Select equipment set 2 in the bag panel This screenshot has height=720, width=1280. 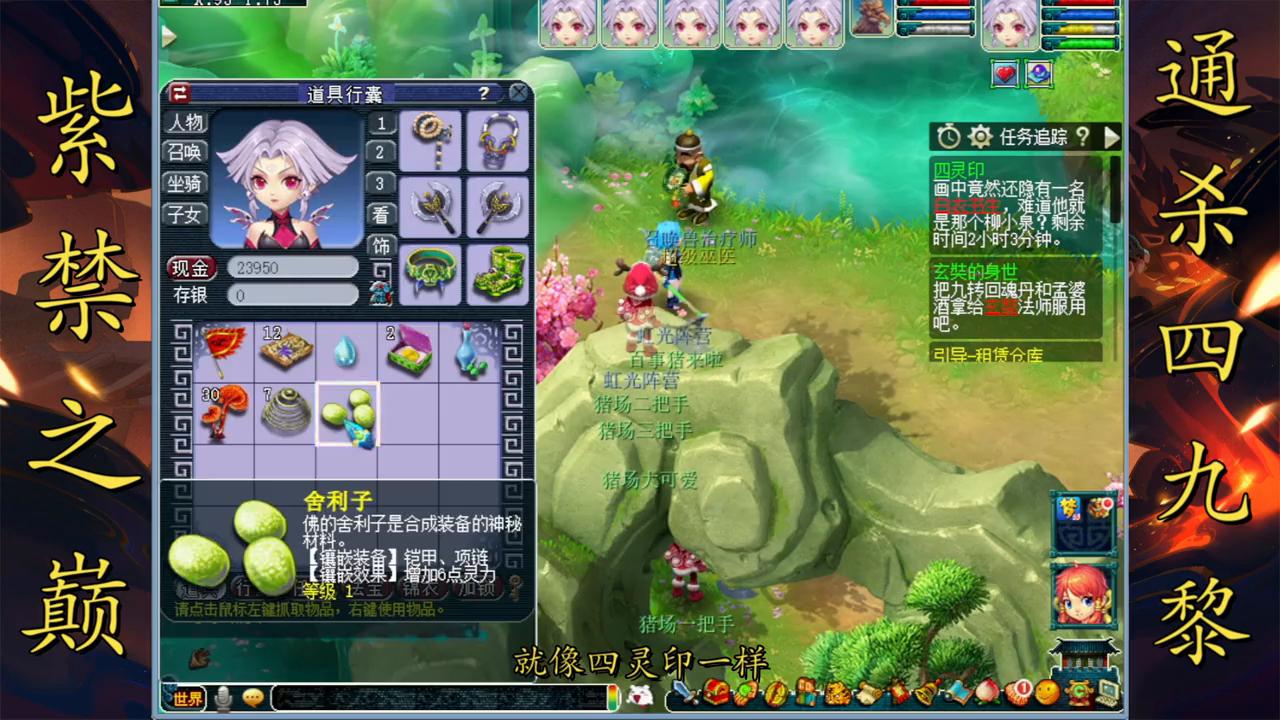tap(381, 154)
